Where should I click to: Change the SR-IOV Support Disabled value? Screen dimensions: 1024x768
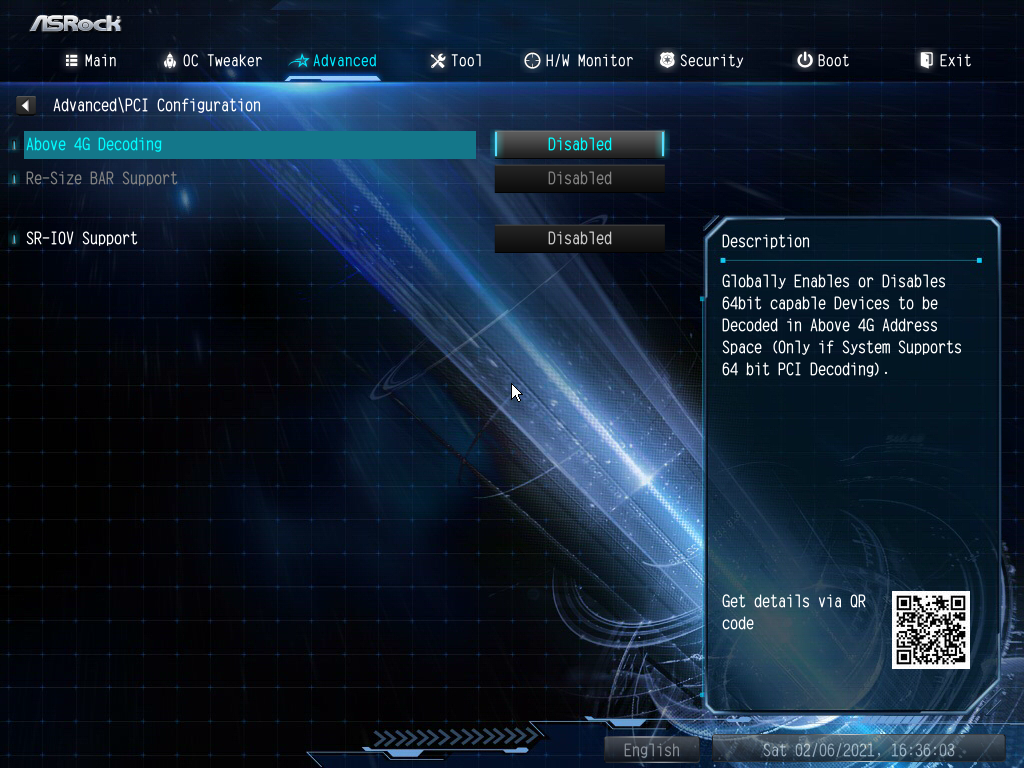(x=580, y=239)
